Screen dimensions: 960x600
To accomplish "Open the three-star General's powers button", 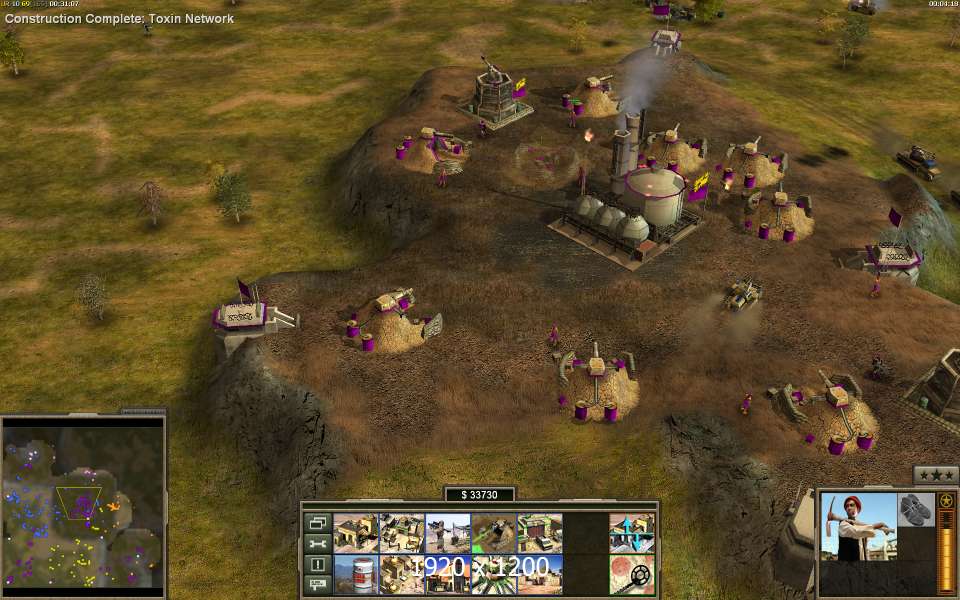I will point(935,475).
